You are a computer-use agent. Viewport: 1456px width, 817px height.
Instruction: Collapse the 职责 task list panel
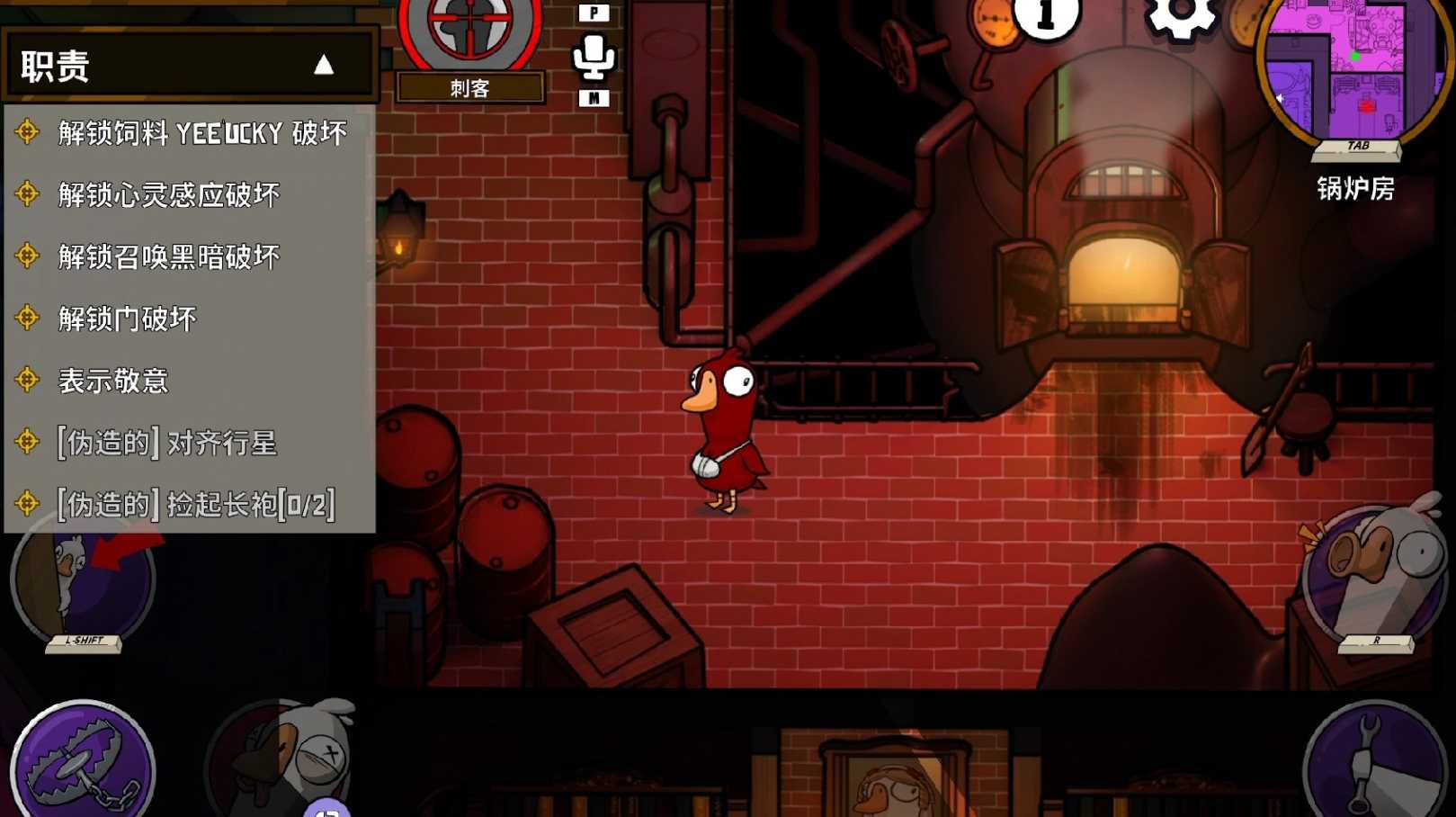tap(324, 65)
